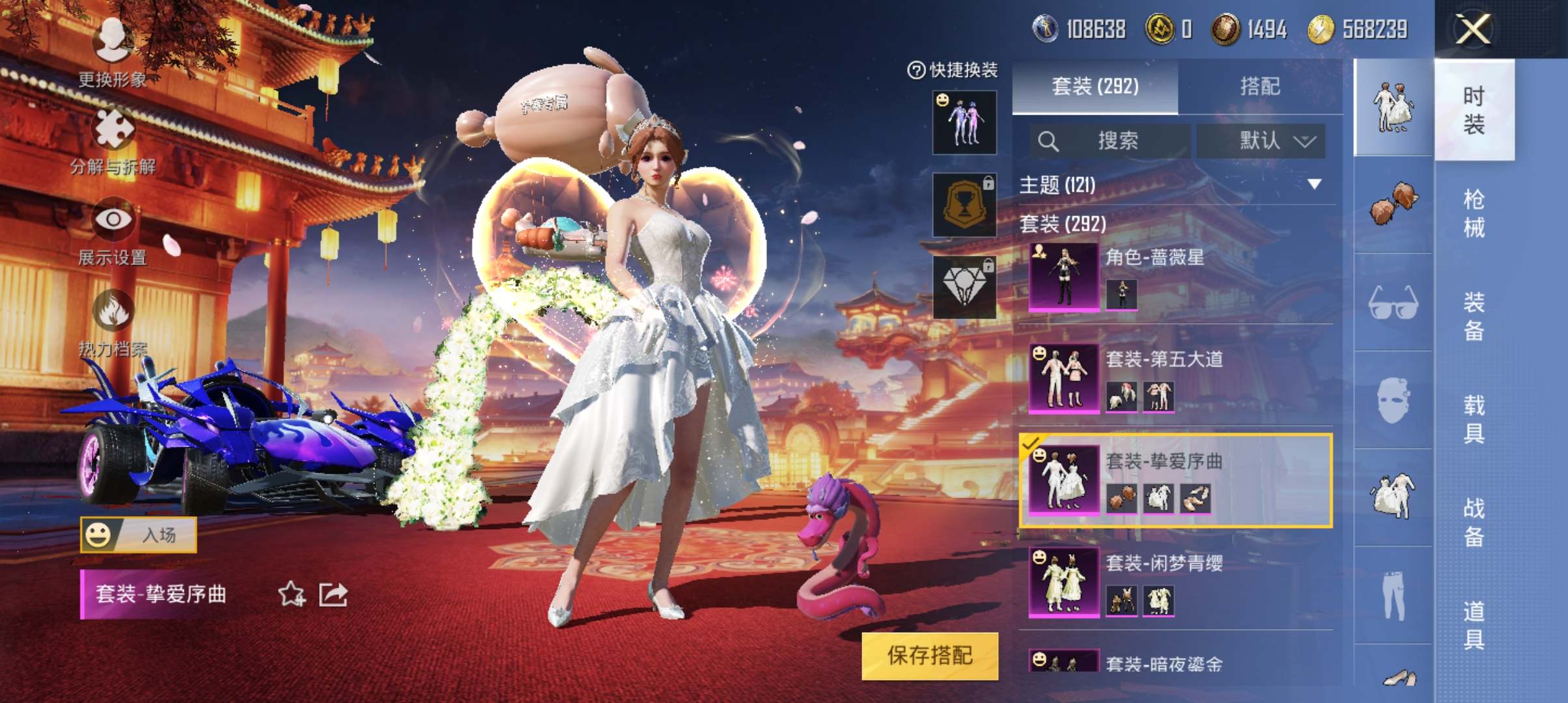The height and width of the screenshot is (703, 1568).
Task: Save outfit with 保存搭配 button
Action: 929,655
